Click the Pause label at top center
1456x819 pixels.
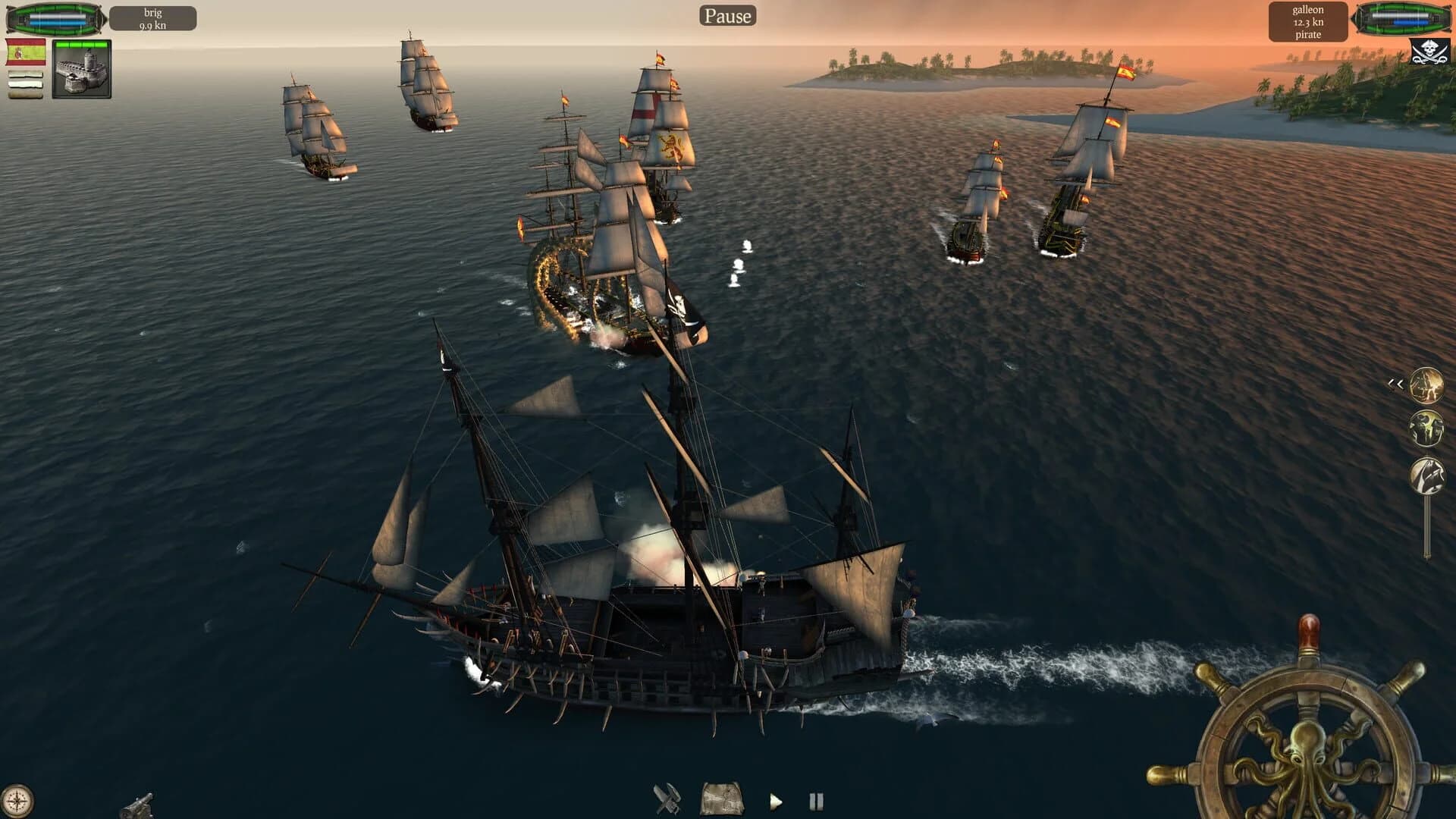point(727,15)
